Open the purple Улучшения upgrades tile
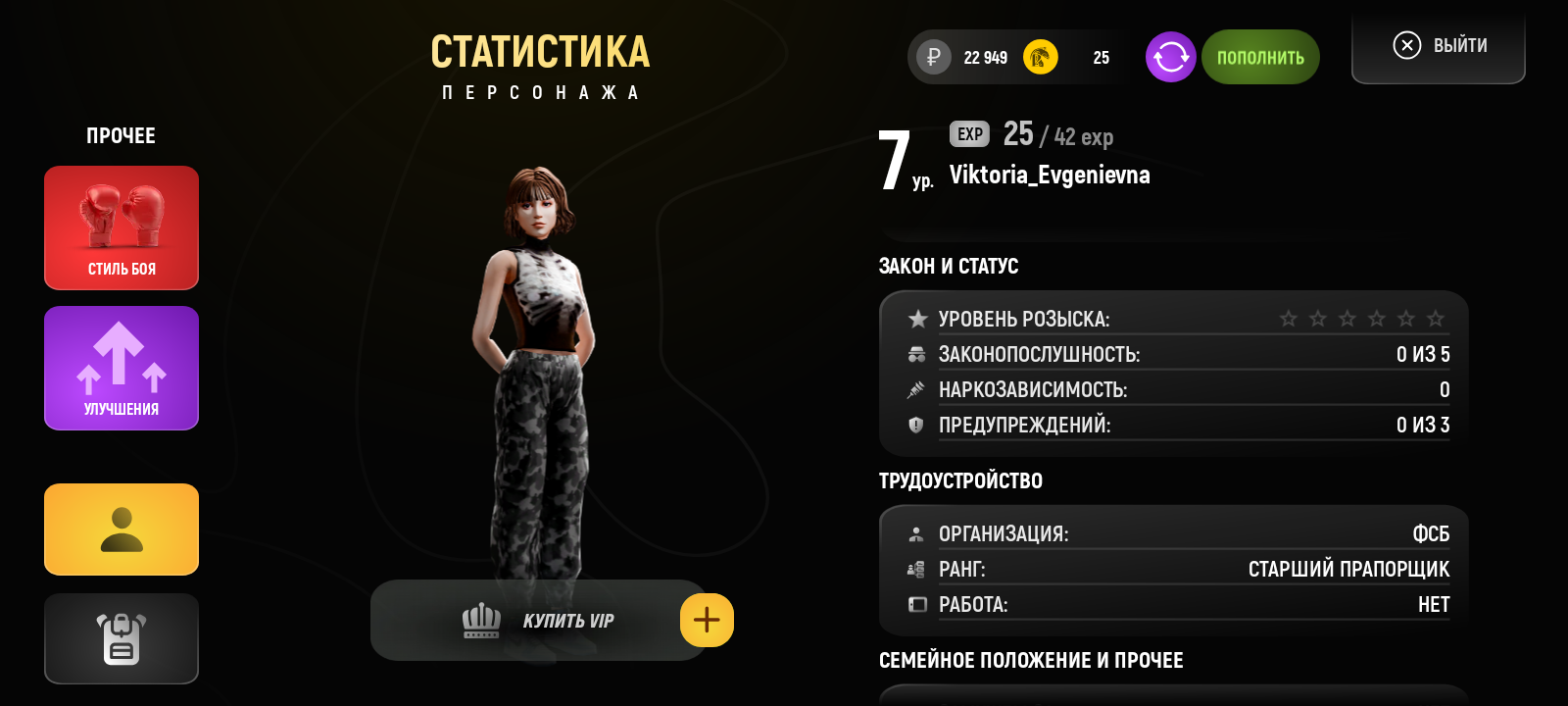The height and width of the screenshot is (706, 1568). 122,368
